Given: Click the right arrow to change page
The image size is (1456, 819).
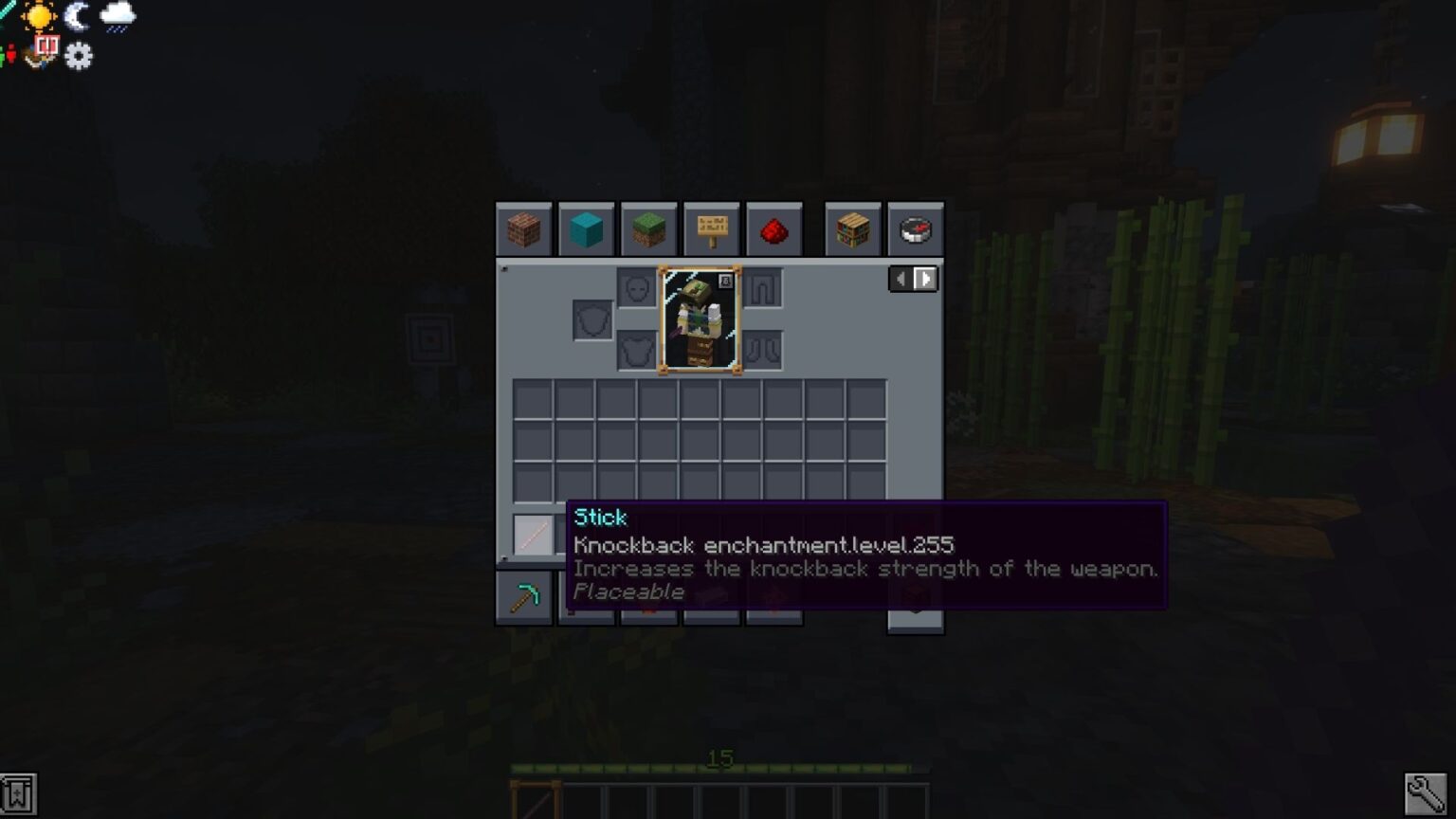Looking at the screenshot, I should click(x=923, y=278).
